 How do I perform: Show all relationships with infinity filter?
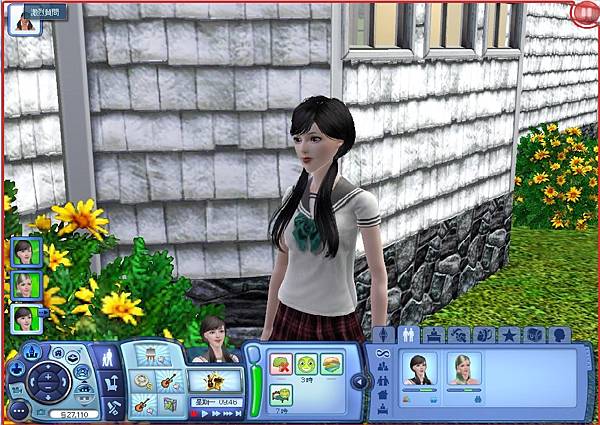pos(380,353)
